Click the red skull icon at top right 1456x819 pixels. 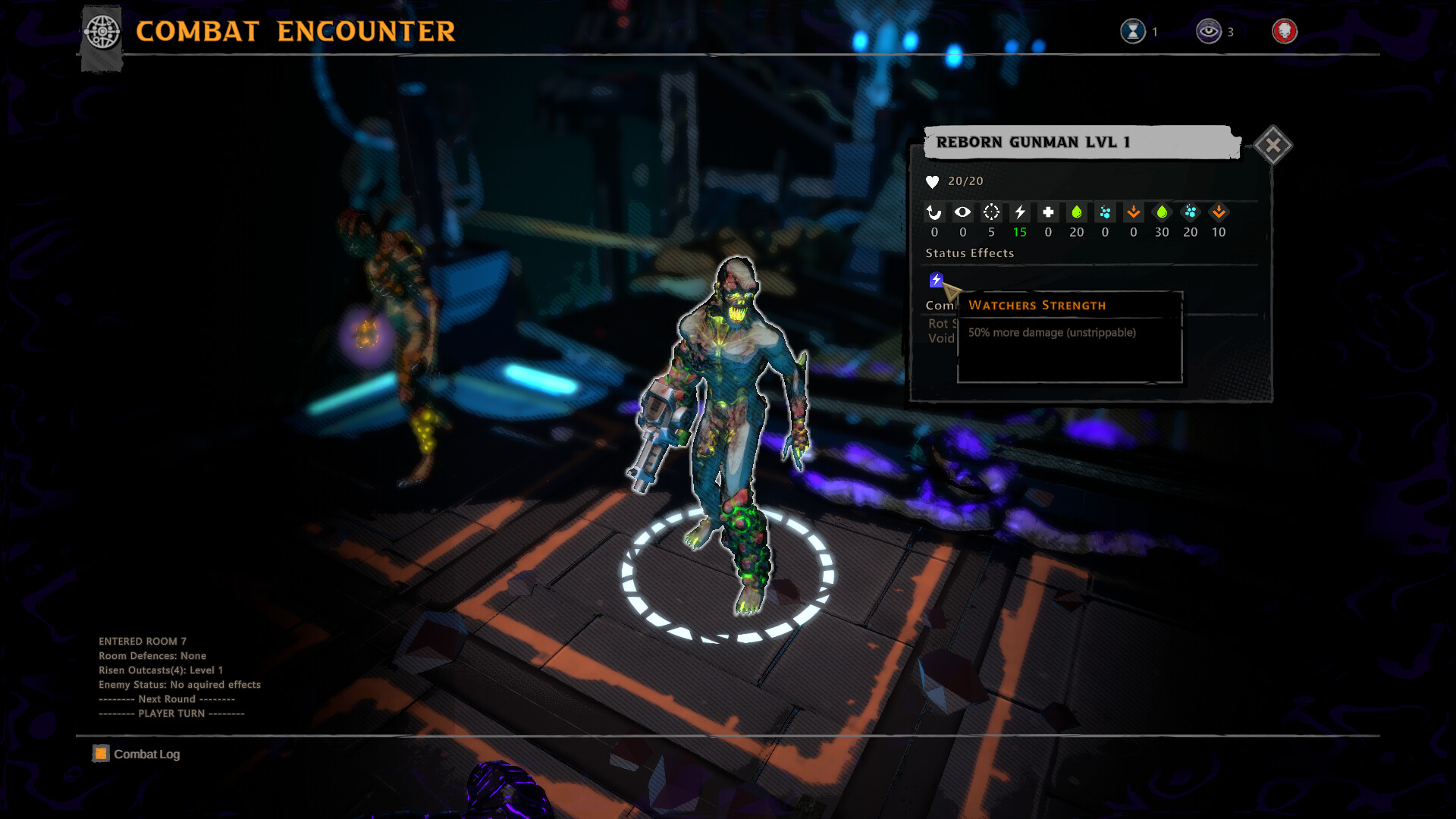click(x=1285, y=32)
